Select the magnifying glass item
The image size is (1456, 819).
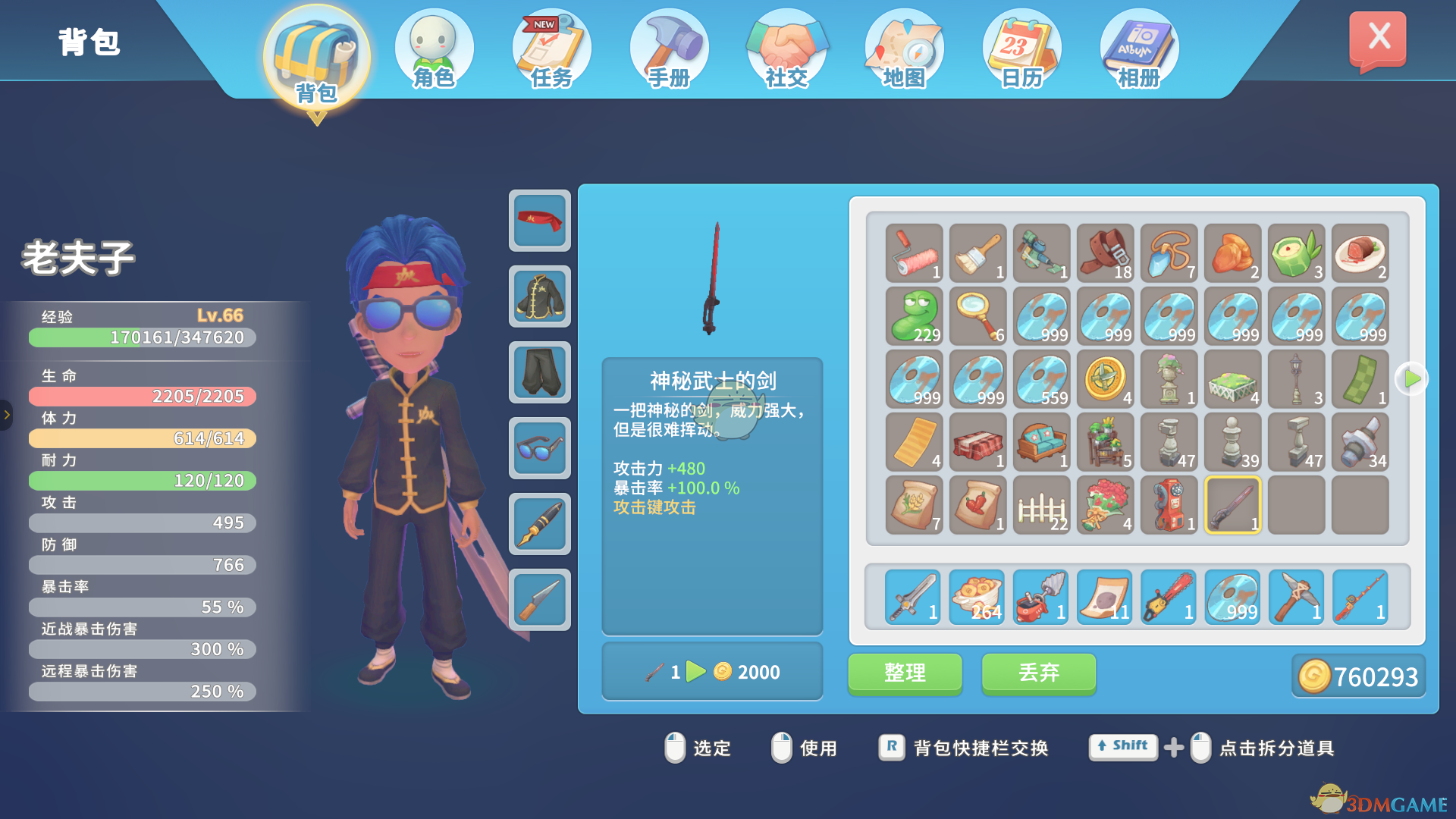(978, 315)
